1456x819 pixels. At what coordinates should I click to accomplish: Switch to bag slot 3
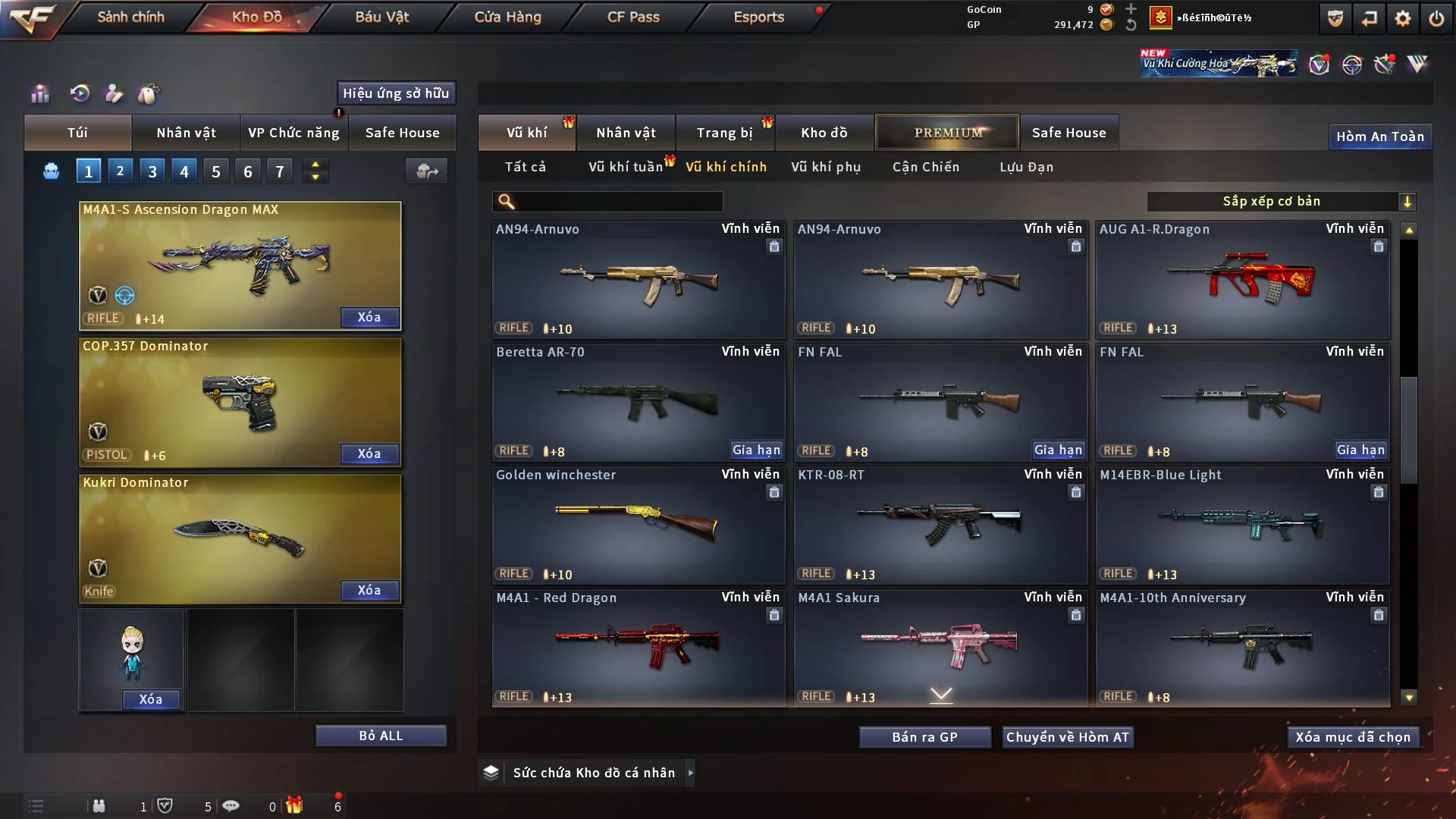point(152,171)
